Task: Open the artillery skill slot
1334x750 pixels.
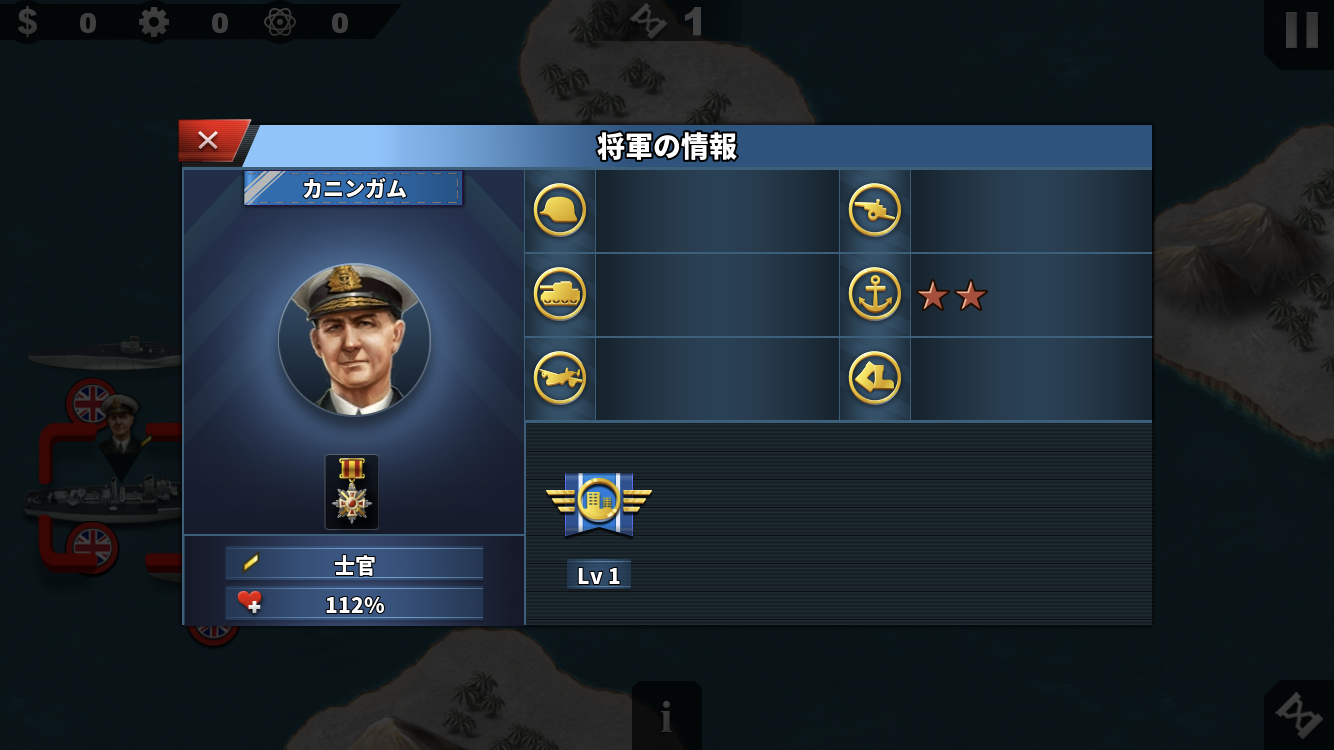Action: click(874, 210)
